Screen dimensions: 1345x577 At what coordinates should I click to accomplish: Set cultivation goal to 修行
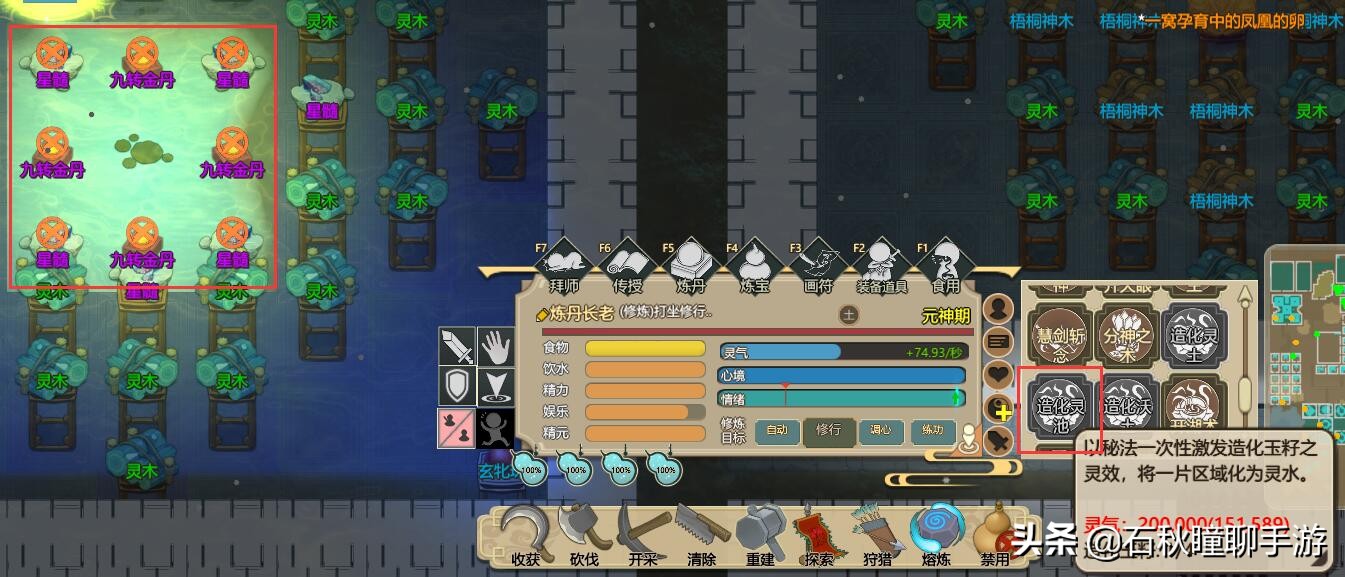[x=828, y=431]
